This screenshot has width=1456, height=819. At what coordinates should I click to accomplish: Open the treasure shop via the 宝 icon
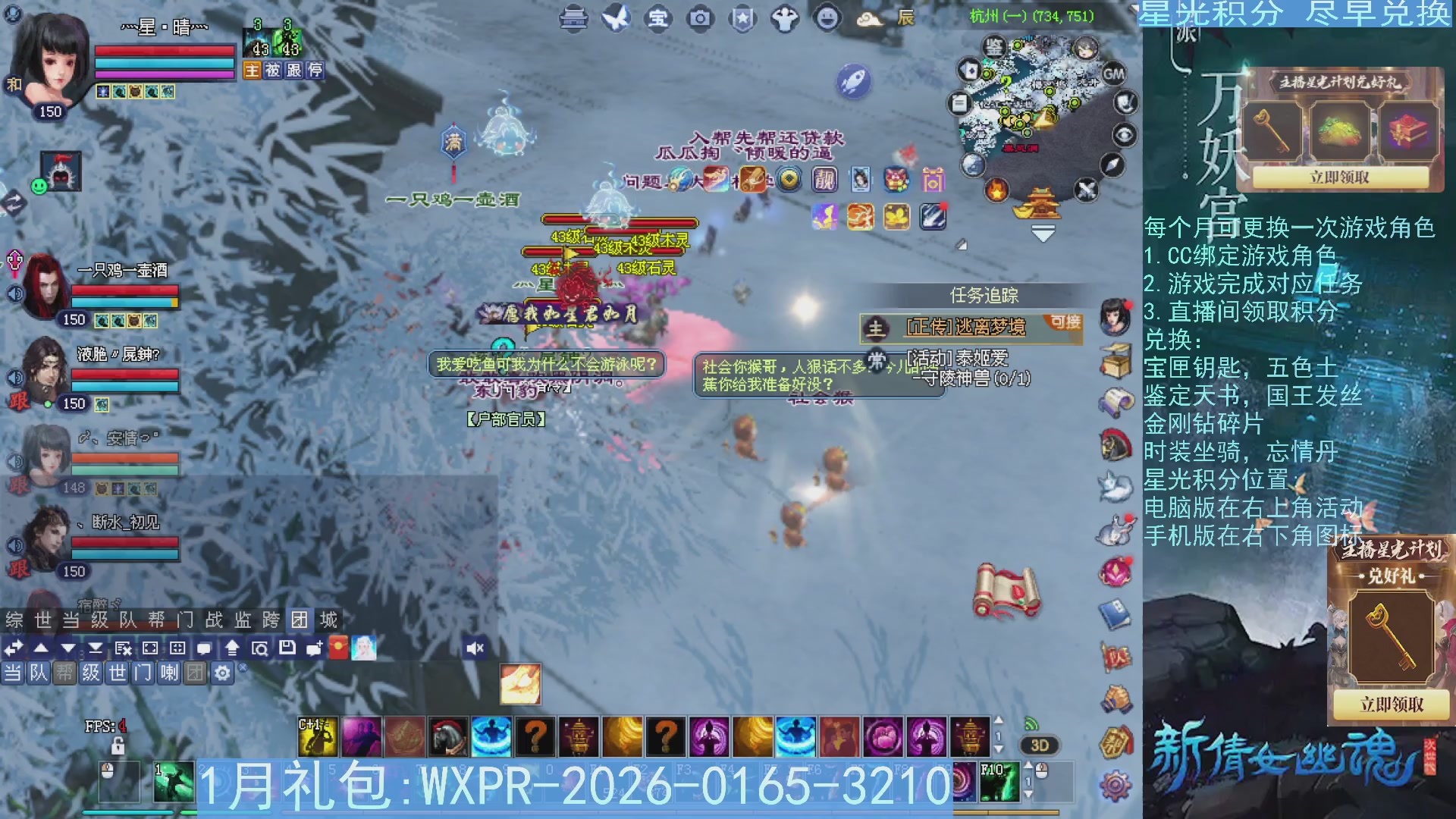pyautogui.click(x=657, y=20)
